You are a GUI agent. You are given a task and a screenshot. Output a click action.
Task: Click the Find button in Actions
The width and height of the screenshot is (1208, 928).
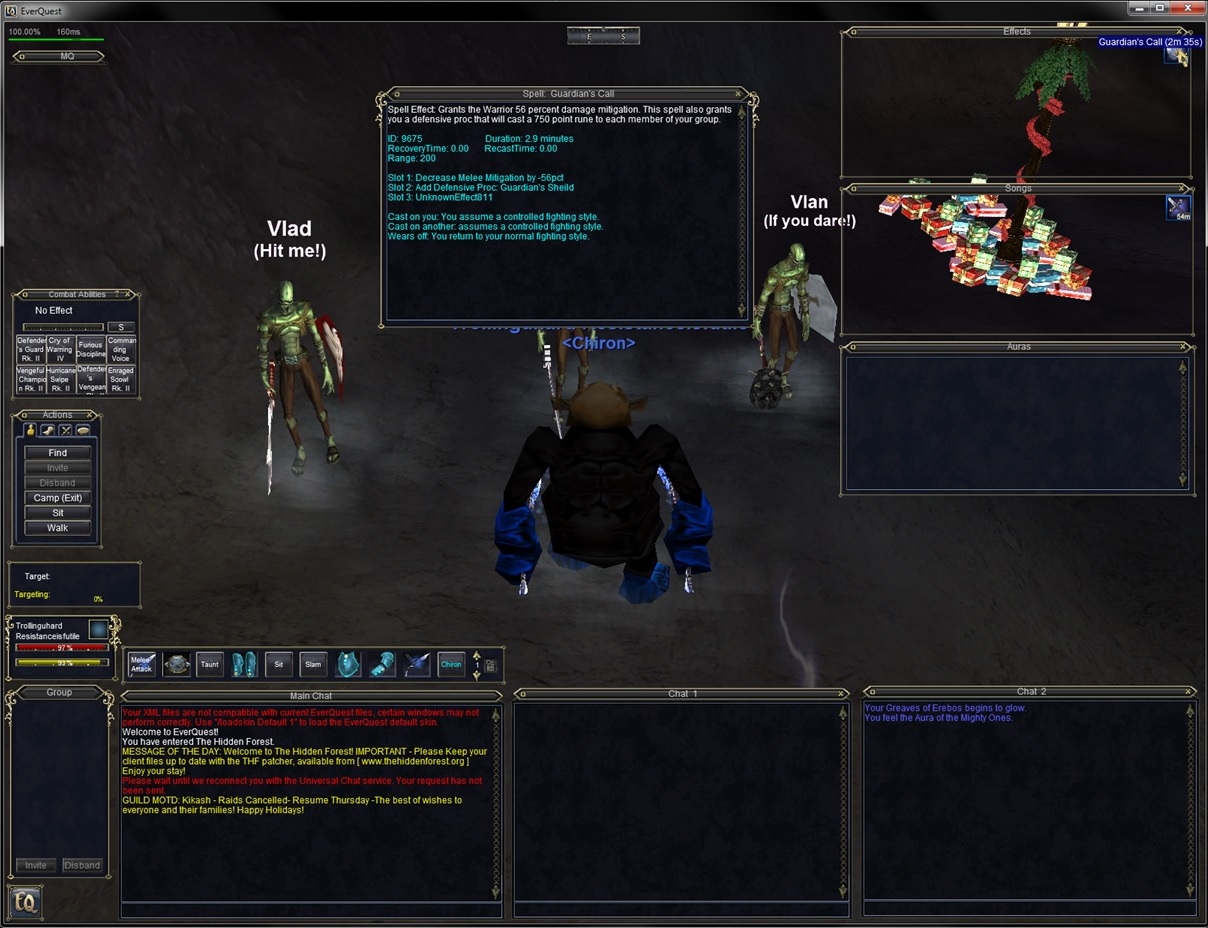57,453
